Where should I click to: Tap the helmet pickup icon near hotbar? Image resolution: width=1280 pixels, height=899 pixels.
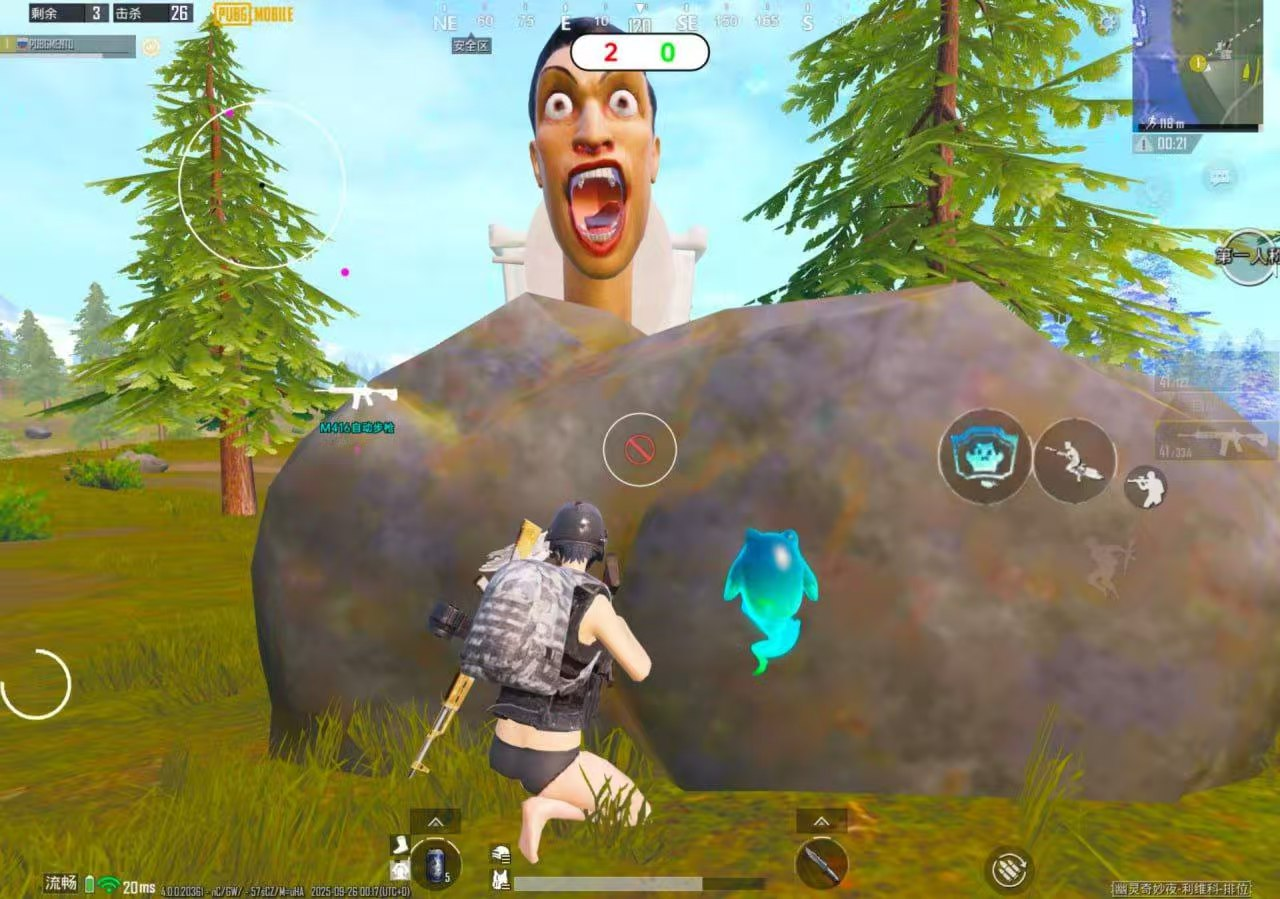pos(499,854)
